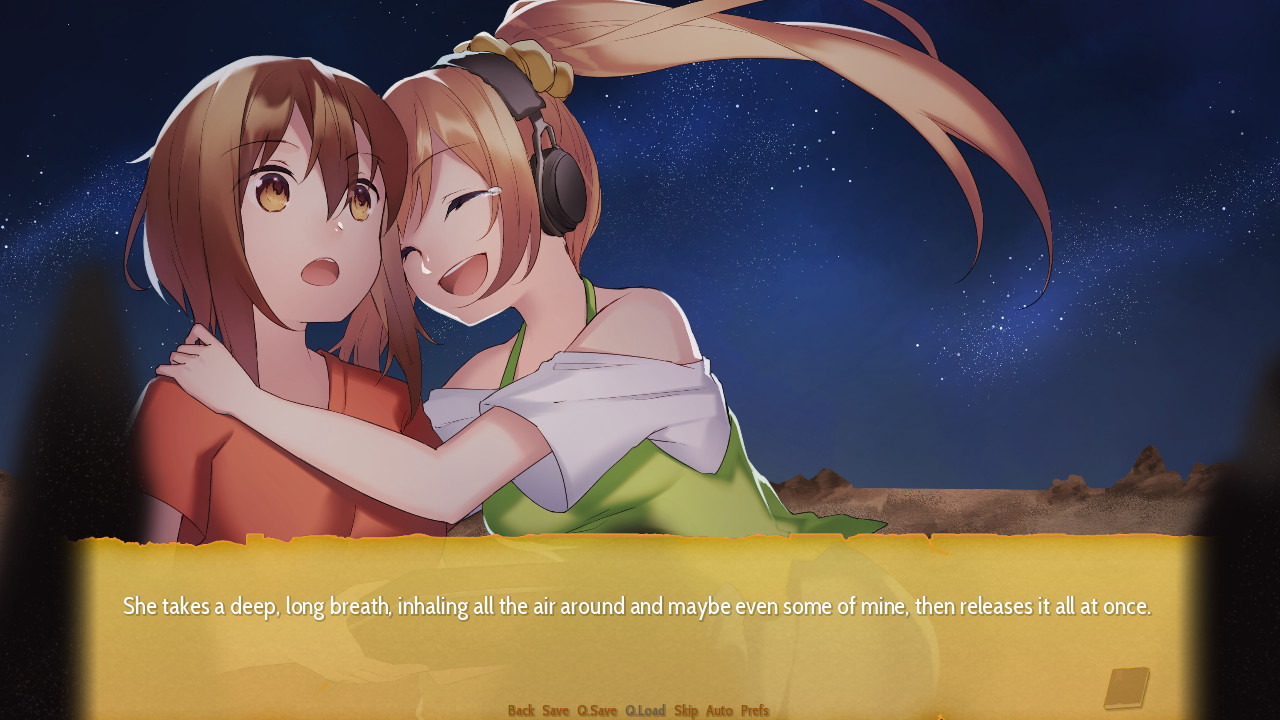Quick save with Q.Save
This screenshot has width=1280, height=720.
[x=597, y=711]
